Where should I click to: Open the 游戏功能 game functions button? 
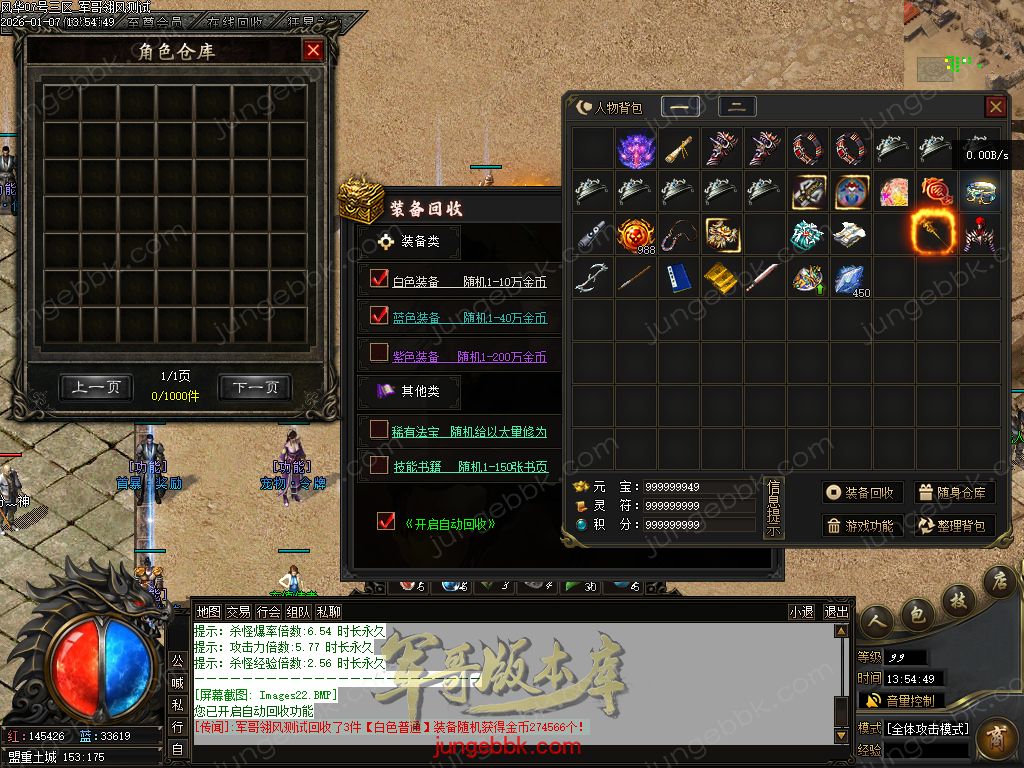tap(863, 525)
